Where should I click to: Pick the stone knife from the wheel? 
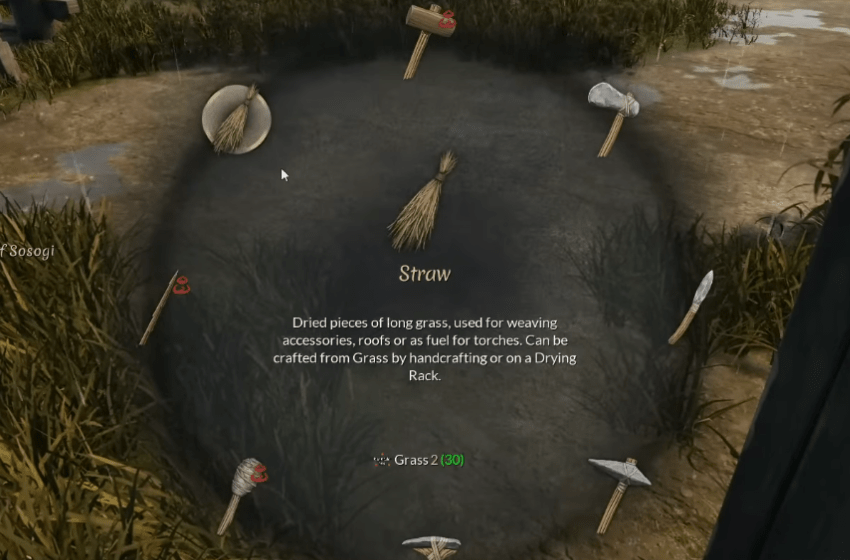(x=692, y=306)
